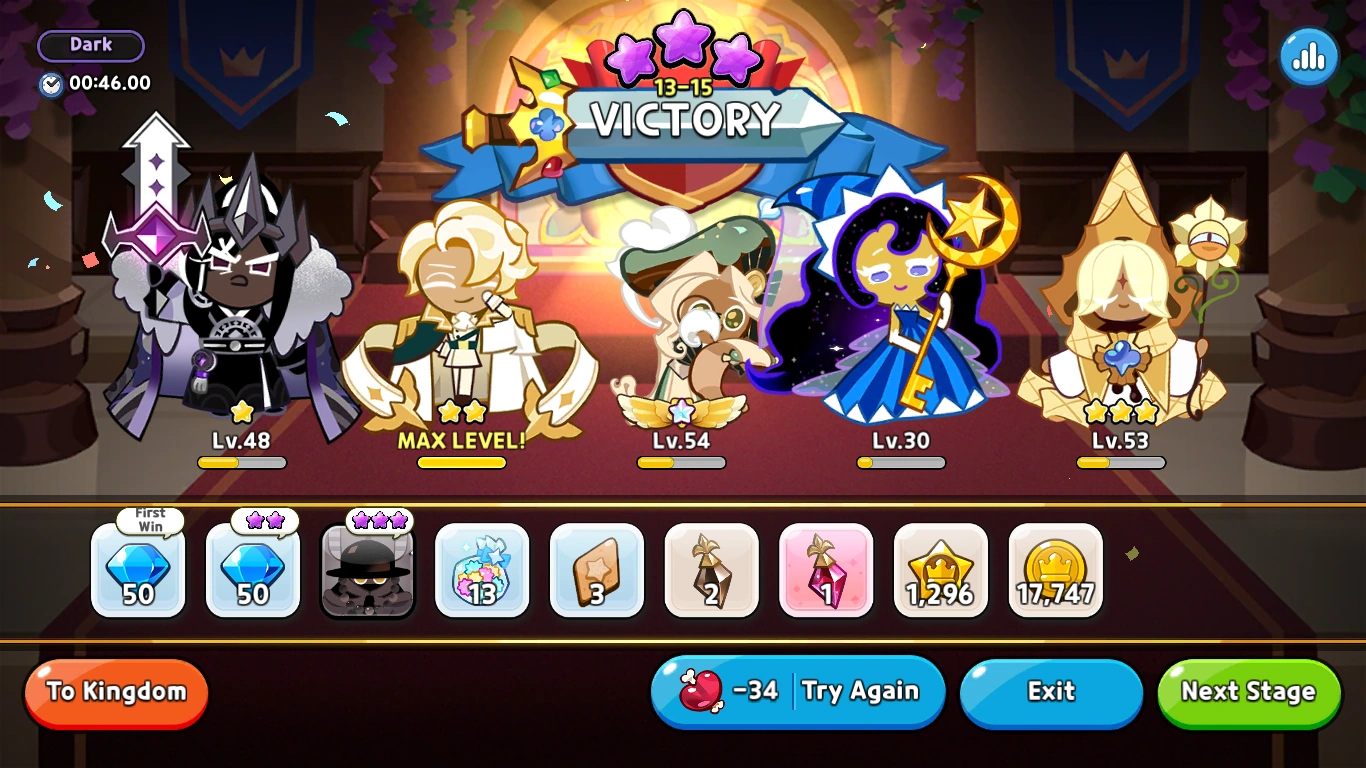
Task: Click the First Win 50 crystals reward icon
Action: (138, 573)
